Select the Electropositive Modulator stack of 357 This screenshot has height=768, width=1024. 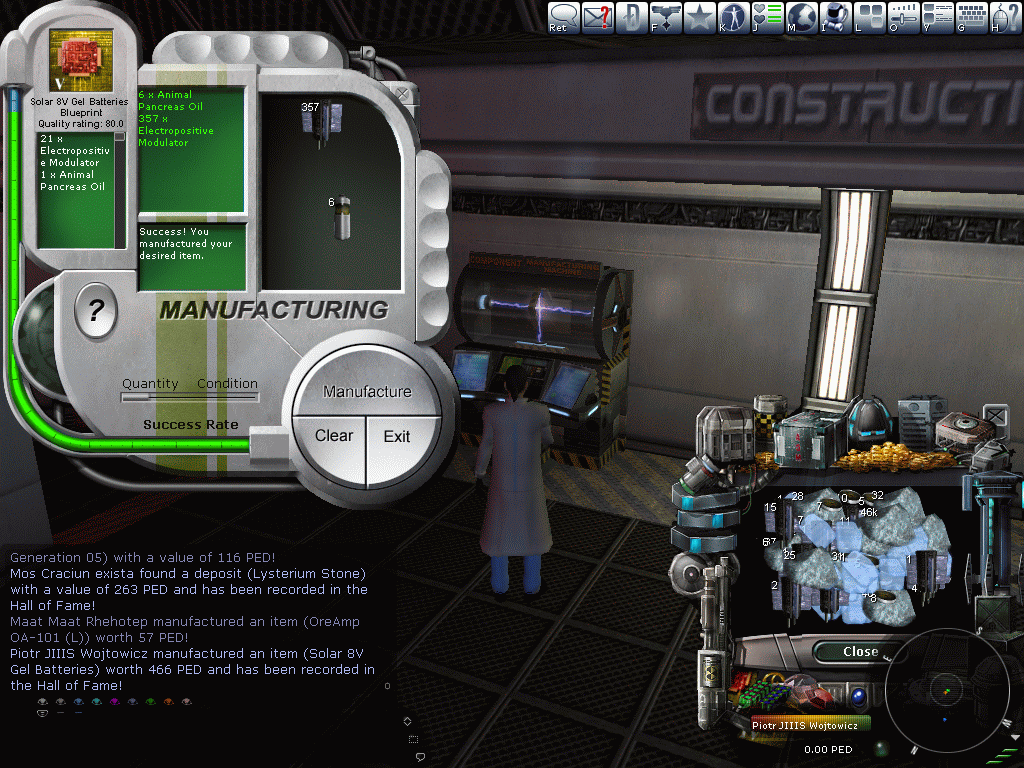coord(323,119)
